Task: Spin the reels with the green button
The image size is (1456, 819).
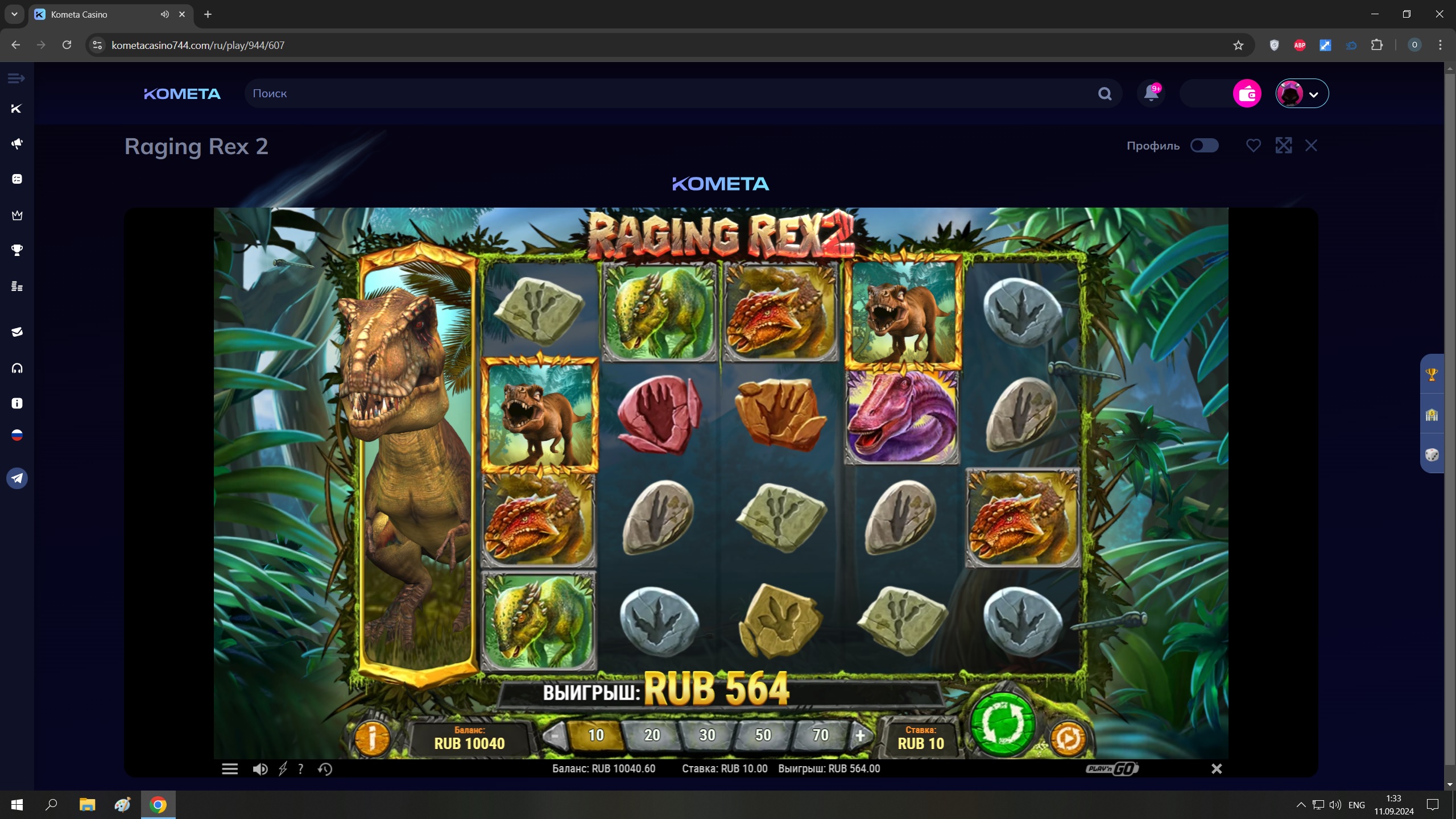Action: coord(1003,724)
